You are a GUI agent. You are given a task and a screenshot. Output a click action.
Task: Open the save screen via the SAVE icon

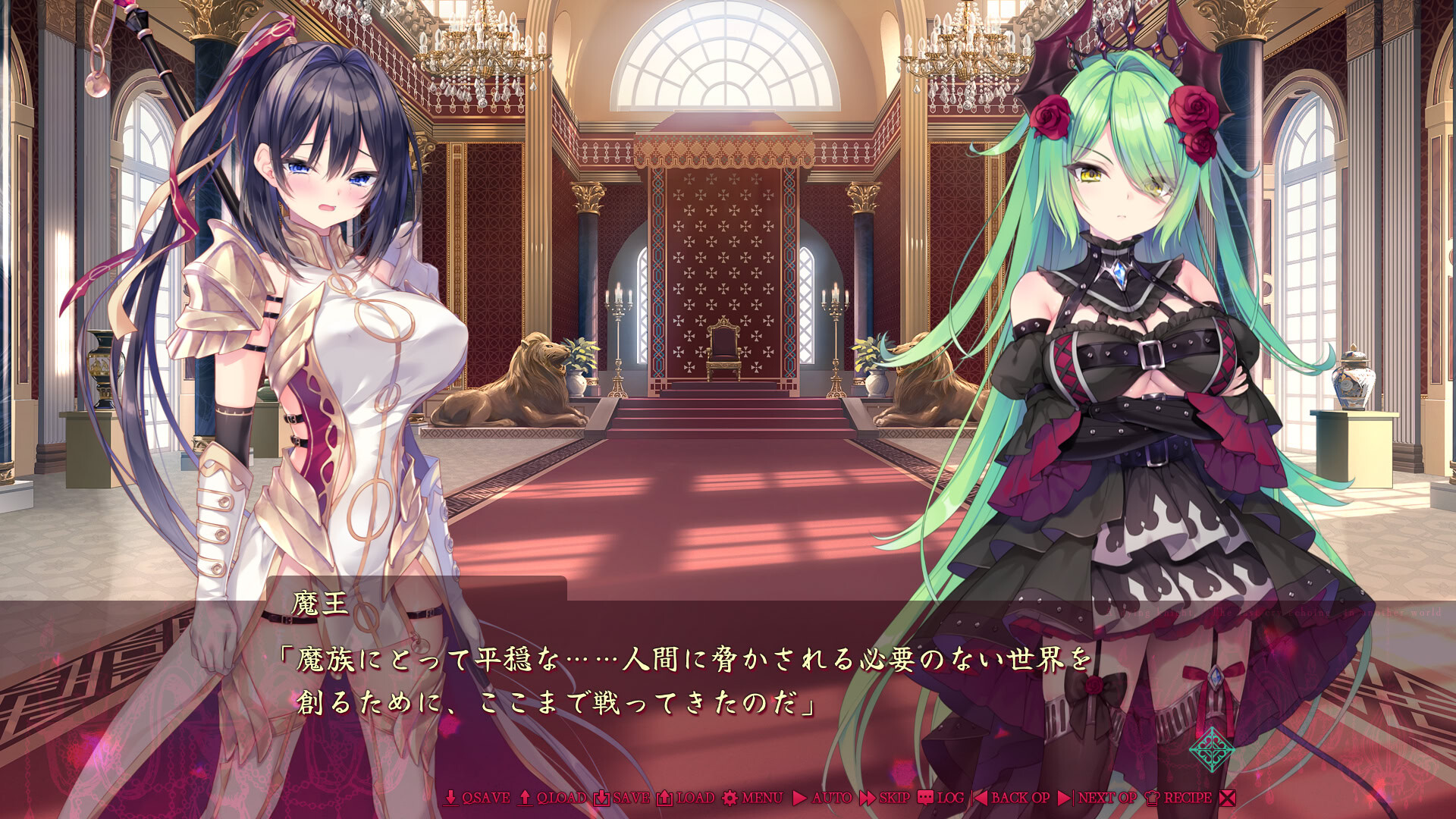601,798
